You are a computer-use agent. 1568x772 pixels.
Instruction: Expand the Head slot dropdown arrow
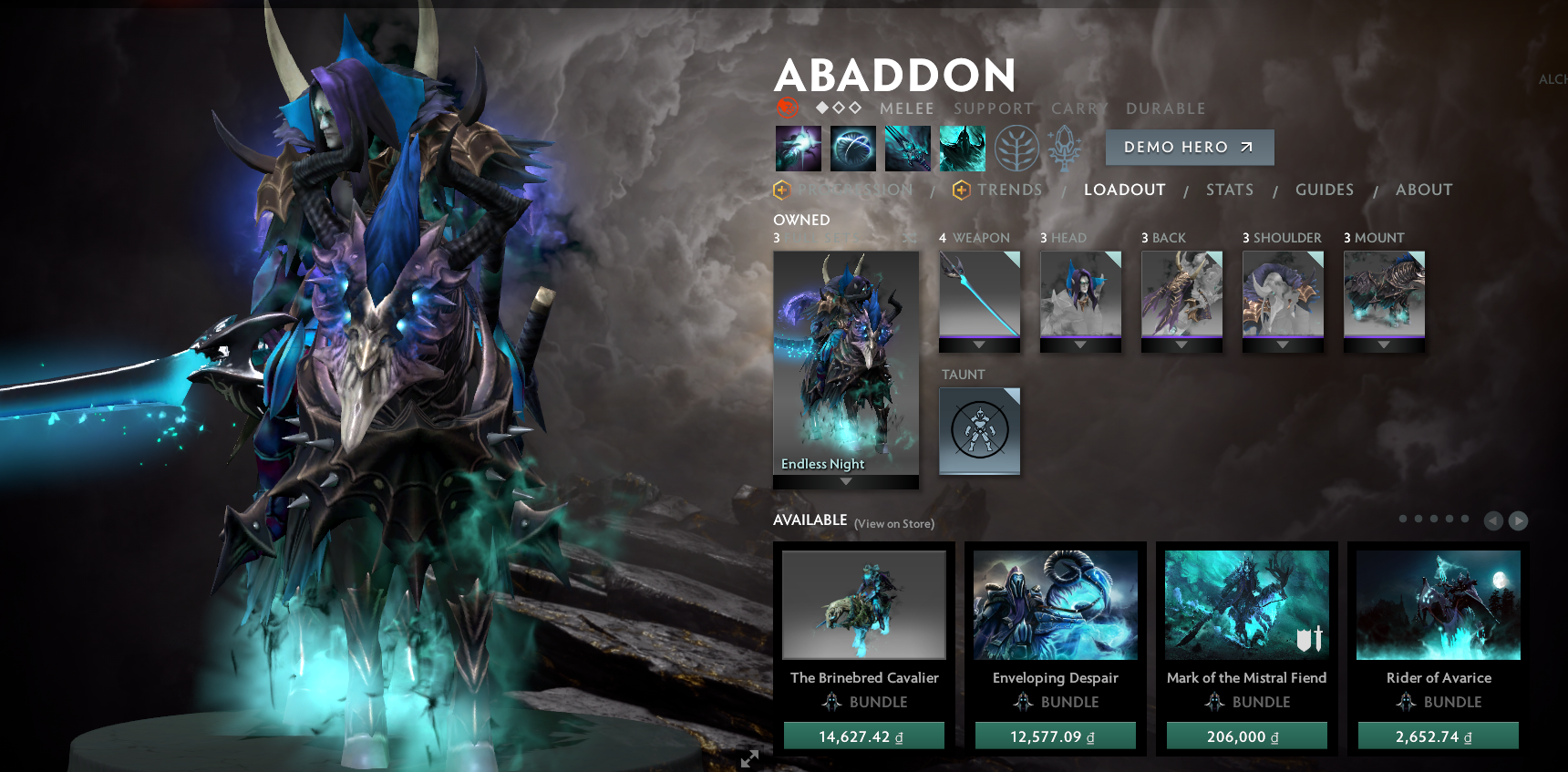(x=1080, y=345)
